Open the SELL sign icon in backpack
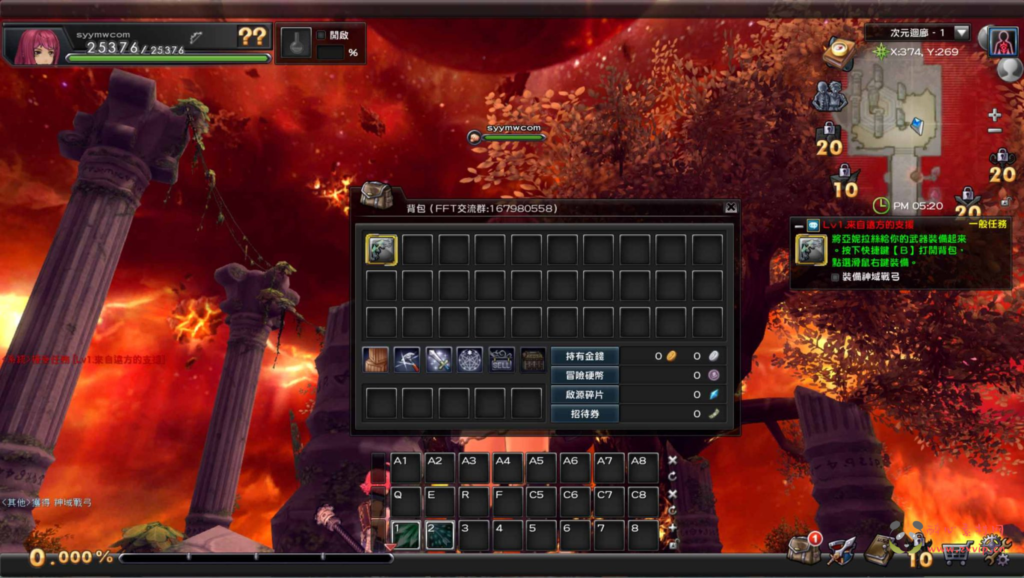 click(x=501, y=360)
